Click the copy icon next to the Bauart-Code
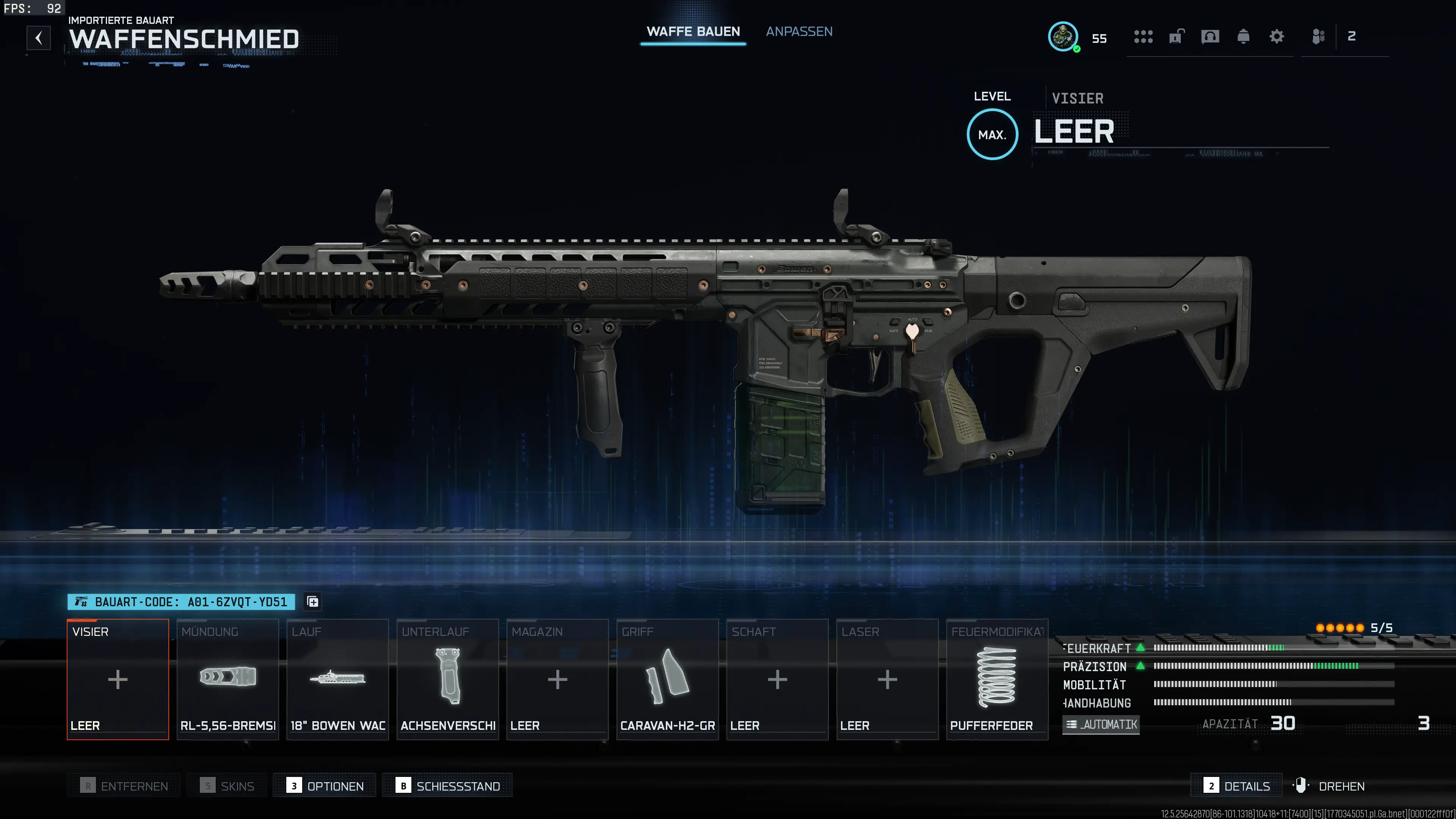Image resolution: width=1456 pixels, height=819 pixels. click(311, 601)
